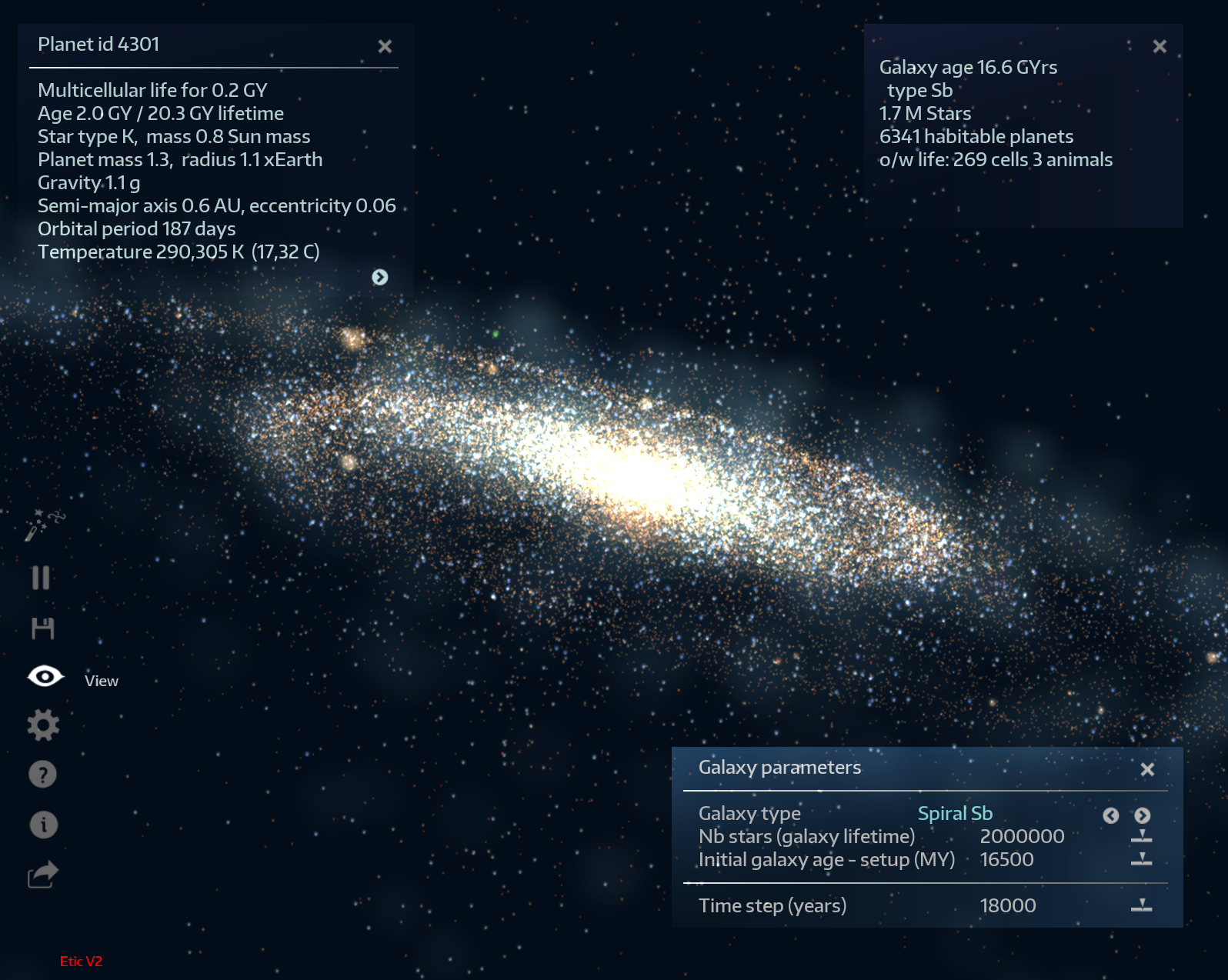Expand Planet id 4301 panel details
The width and height of the screenshot is (1228, 980).
click(x=380, y=278)
